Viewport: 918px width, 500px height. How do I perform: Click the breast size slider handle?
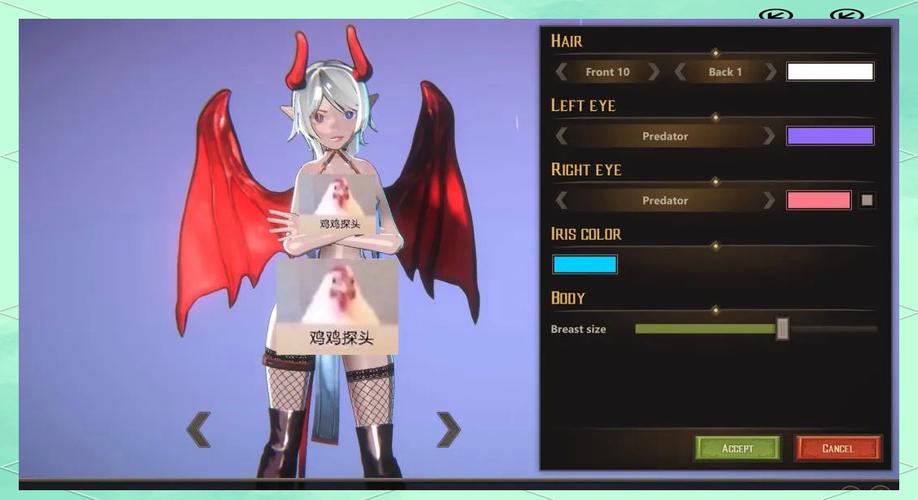tap(783, 328)
